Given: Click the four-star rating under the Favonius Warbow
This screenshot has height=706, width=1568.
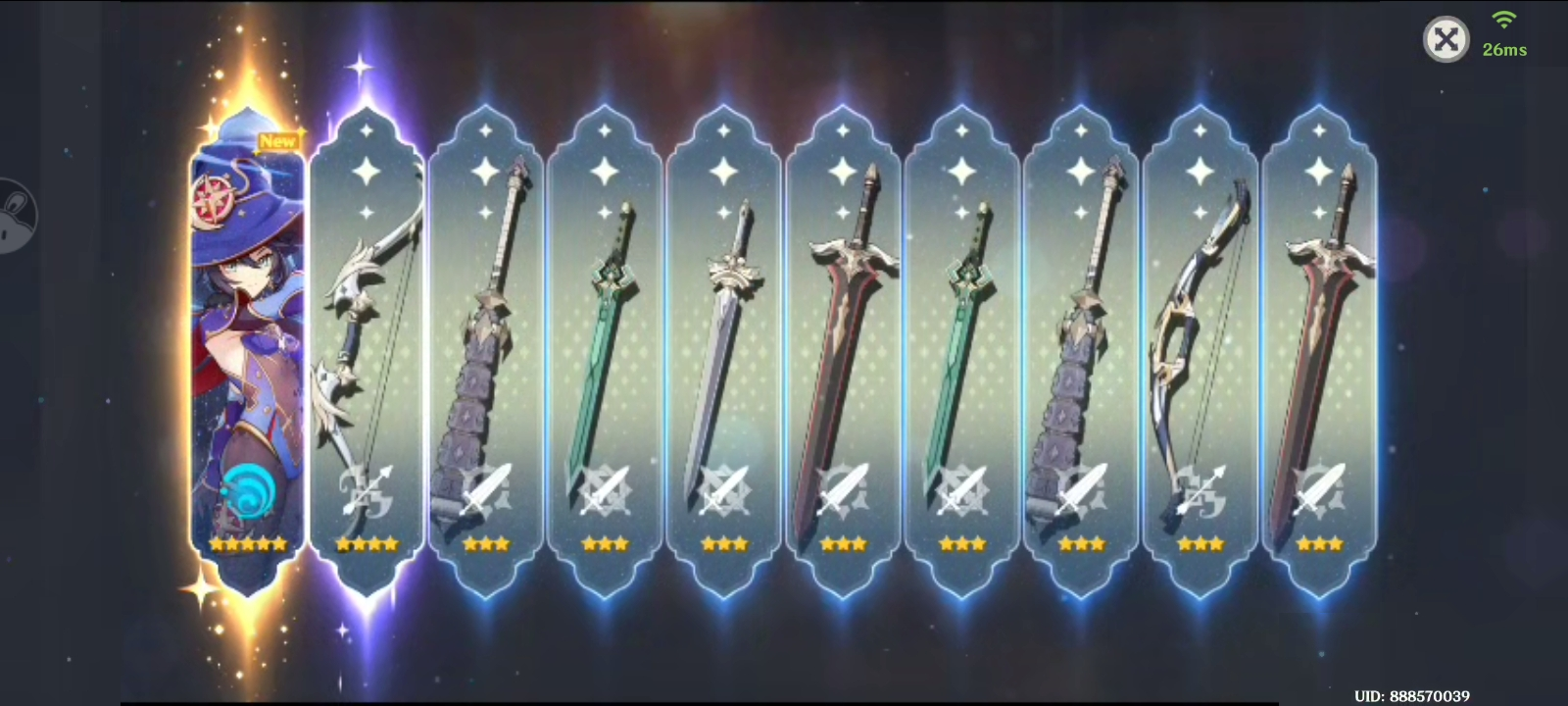Looking at the screenshot, I should click(367, 541).
